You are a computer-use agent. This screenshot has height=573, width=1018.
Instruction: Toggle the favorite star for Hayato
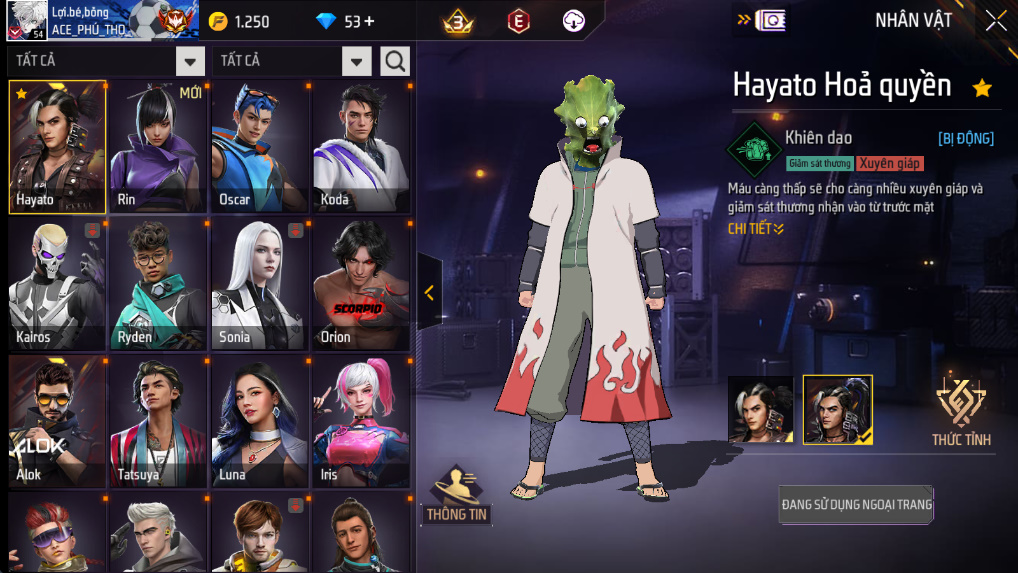pos(982,88)
